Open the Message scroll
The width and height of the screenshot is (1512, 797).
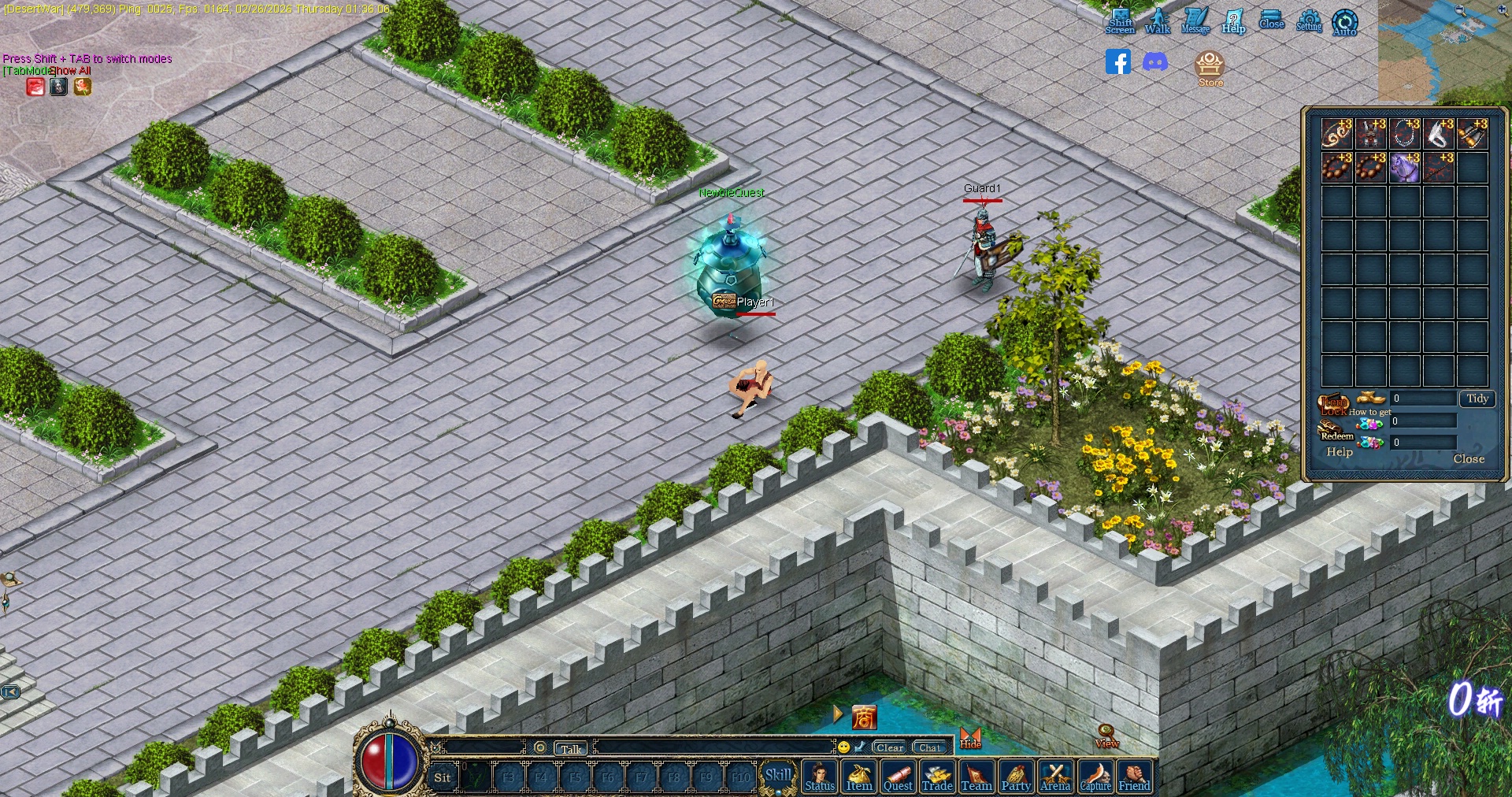tap(1195, 21)
